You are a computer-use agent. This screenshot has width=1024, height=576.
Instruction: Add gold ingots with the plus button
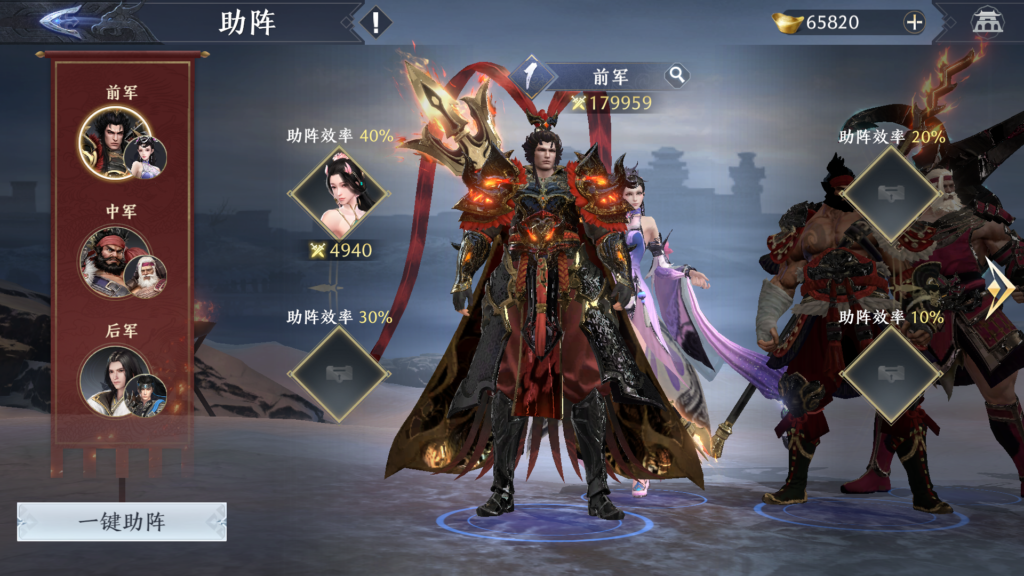pos(914,22)
